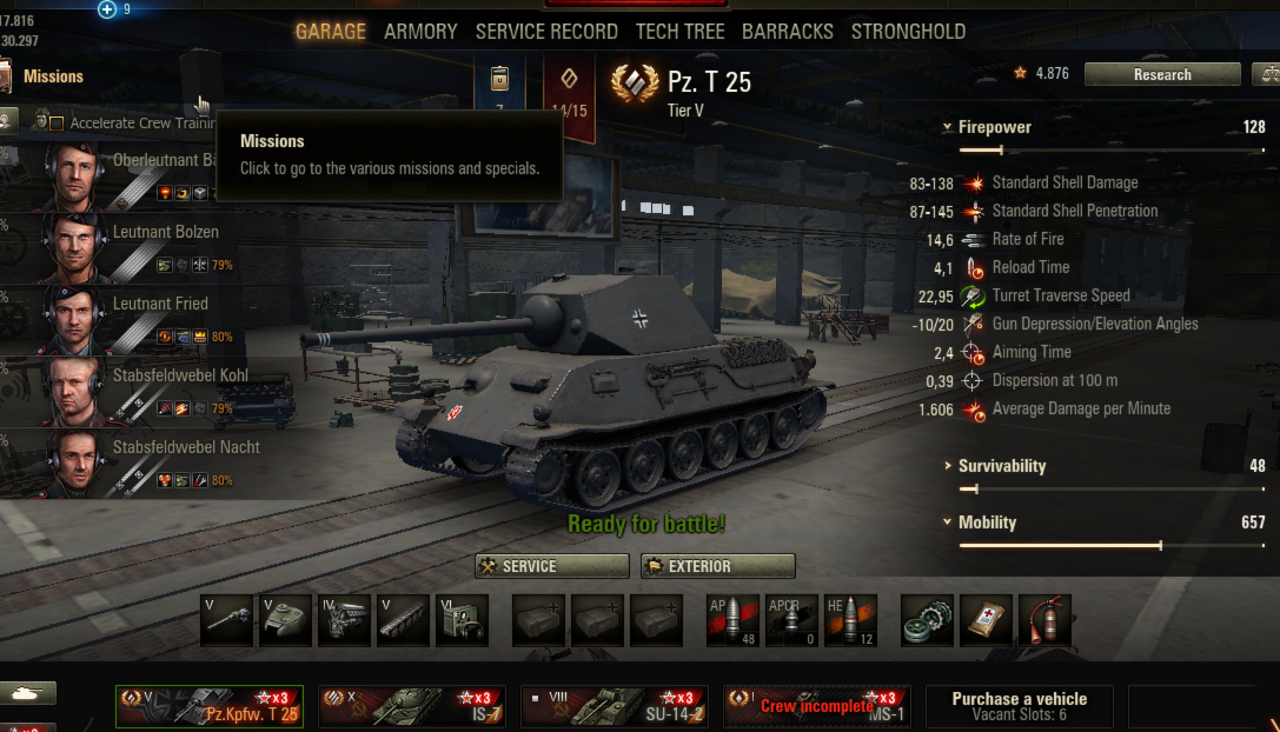The height and width of the screenshot is (732, 1280).
Task: Switch to the Service Record tab
Action: point(546,31)
